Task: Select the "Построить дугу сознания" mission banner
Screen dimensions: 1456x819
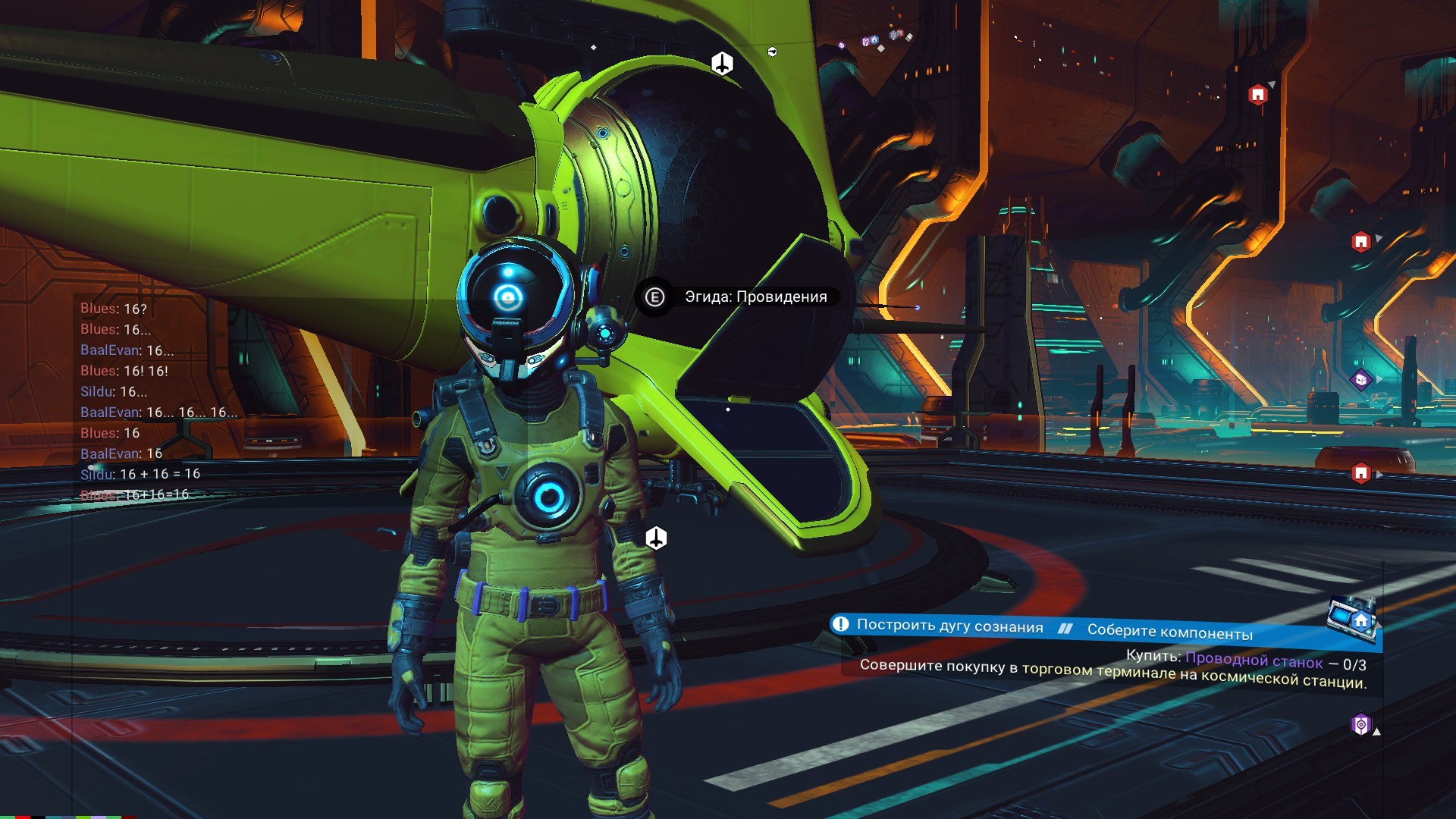Action: pos(950,626)
